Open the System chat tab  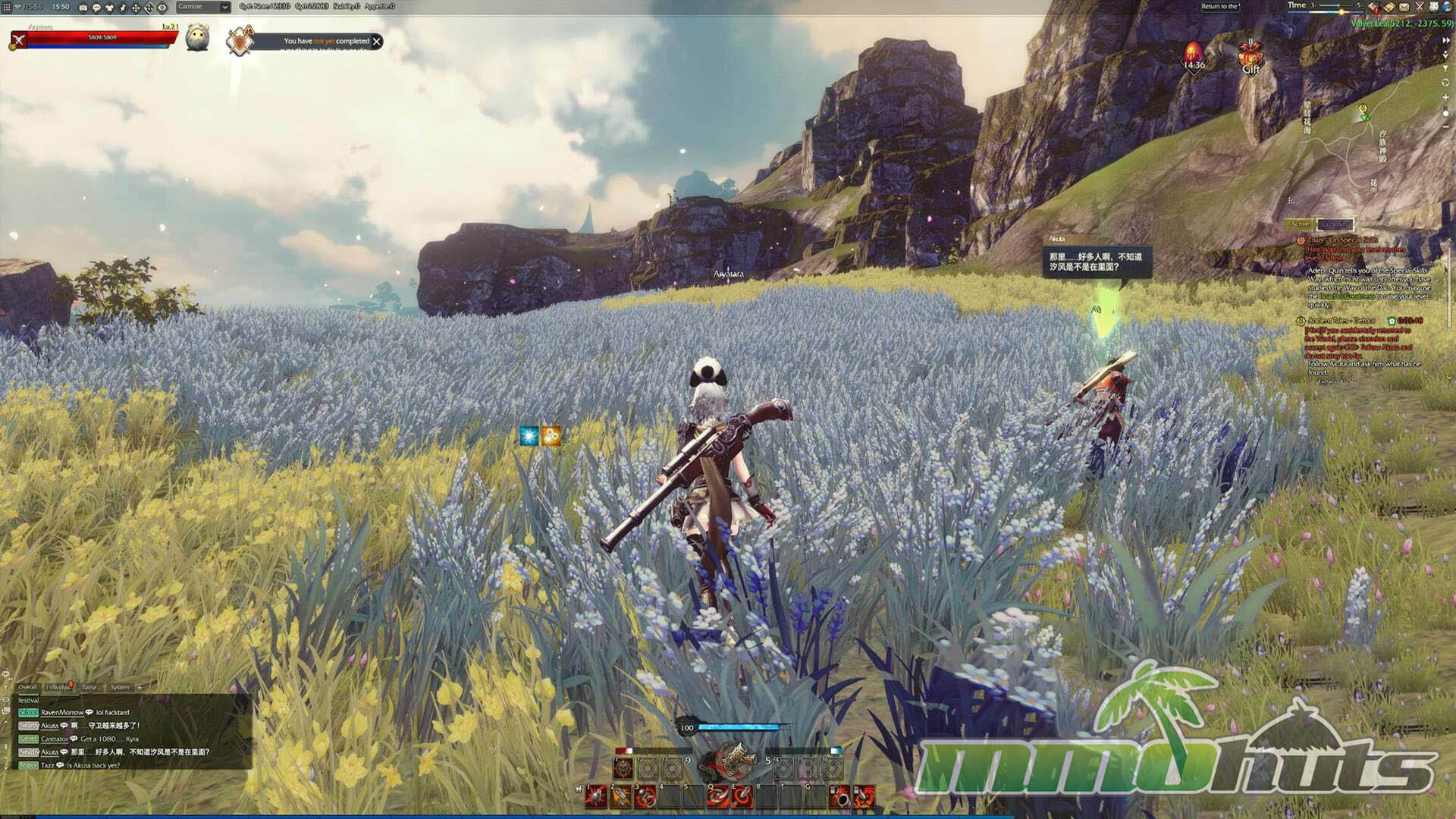point(120,687)
